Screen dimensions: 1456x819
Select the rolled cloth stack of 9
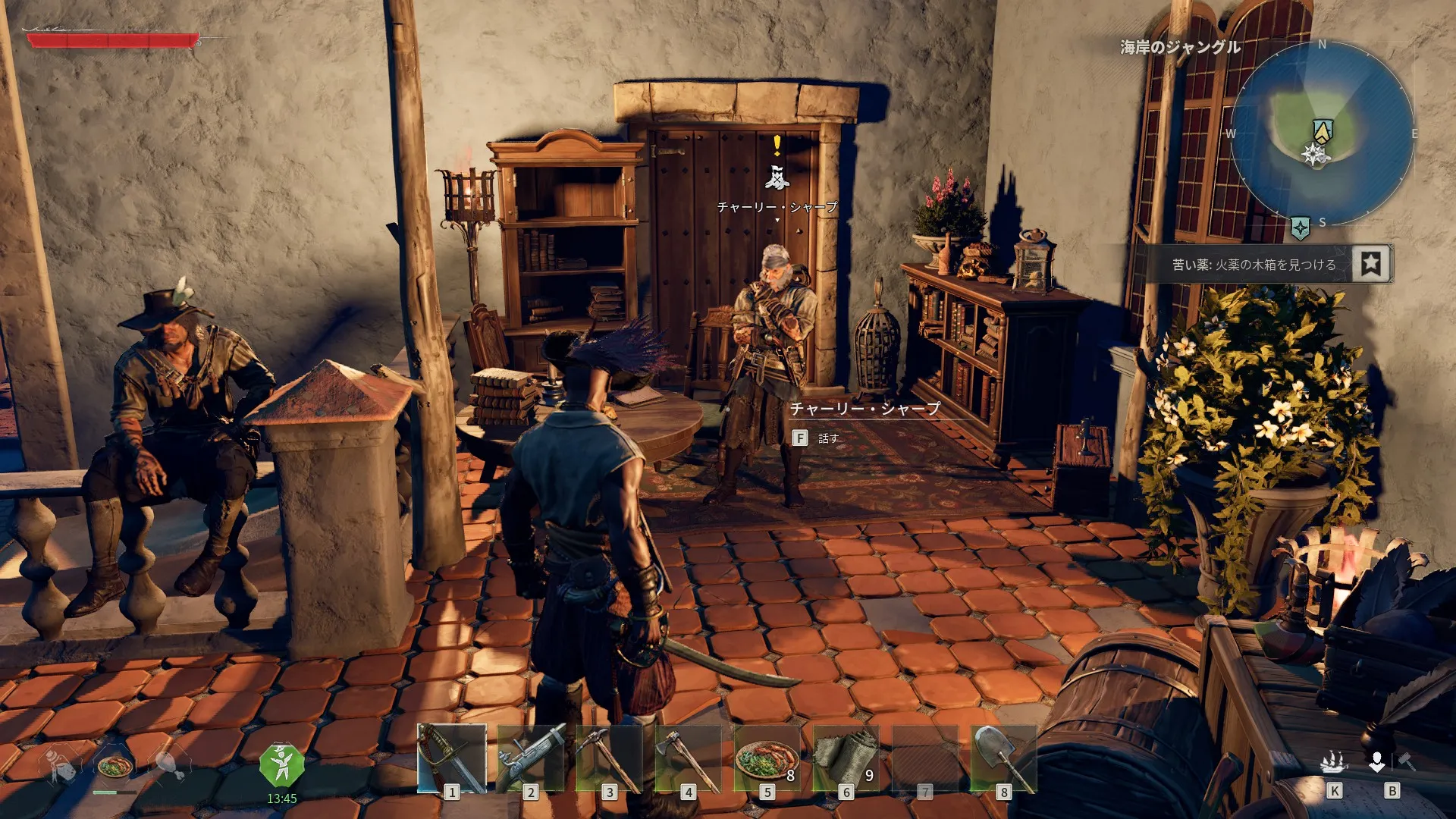(x=846, y=758)
